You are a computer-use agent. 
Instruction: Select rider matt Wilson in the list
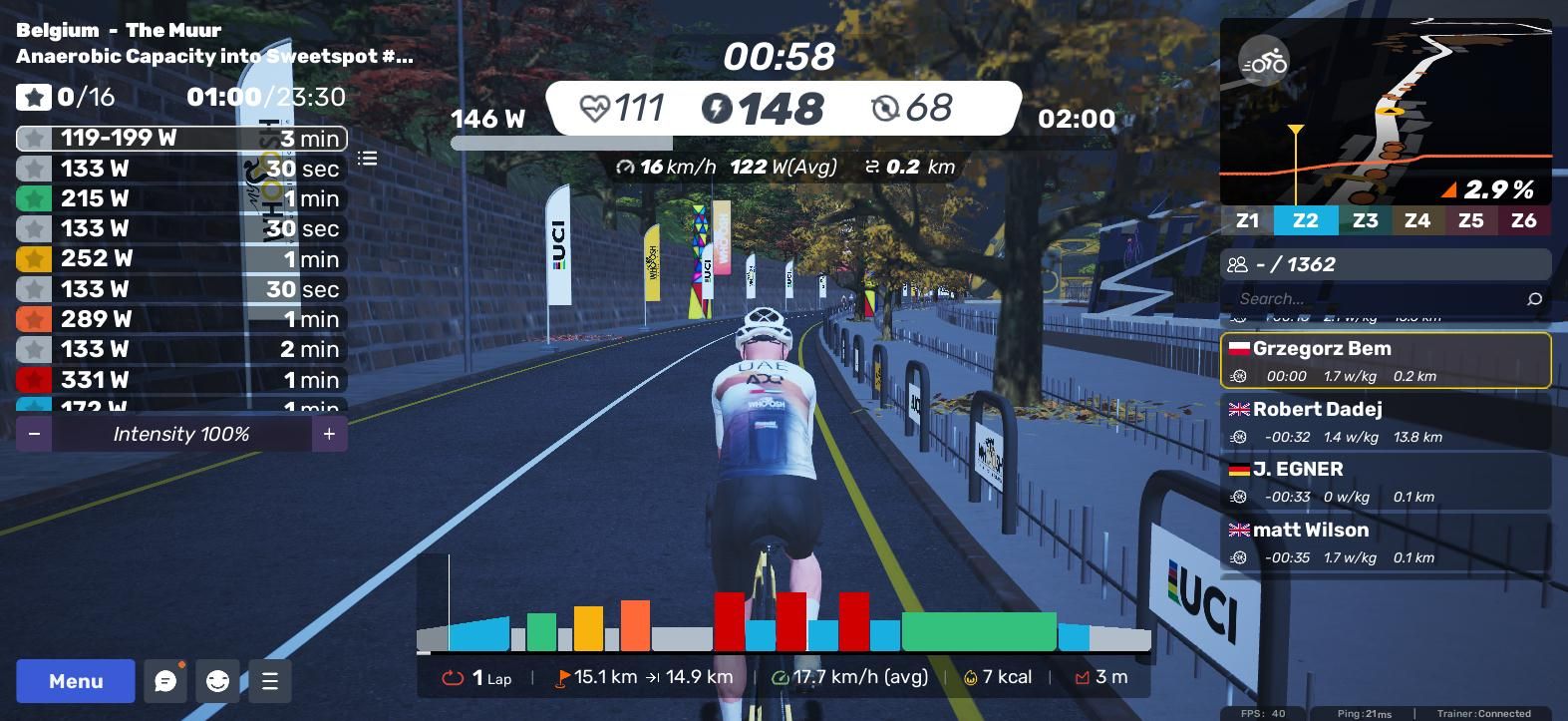[x=1386, y=541]
